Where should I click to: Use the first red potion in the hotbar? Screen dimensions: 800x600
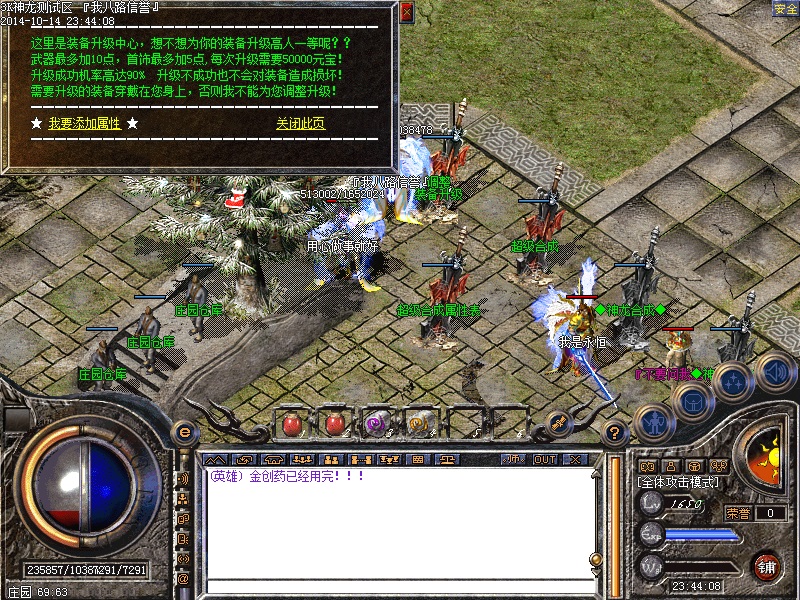pos(293,423)
